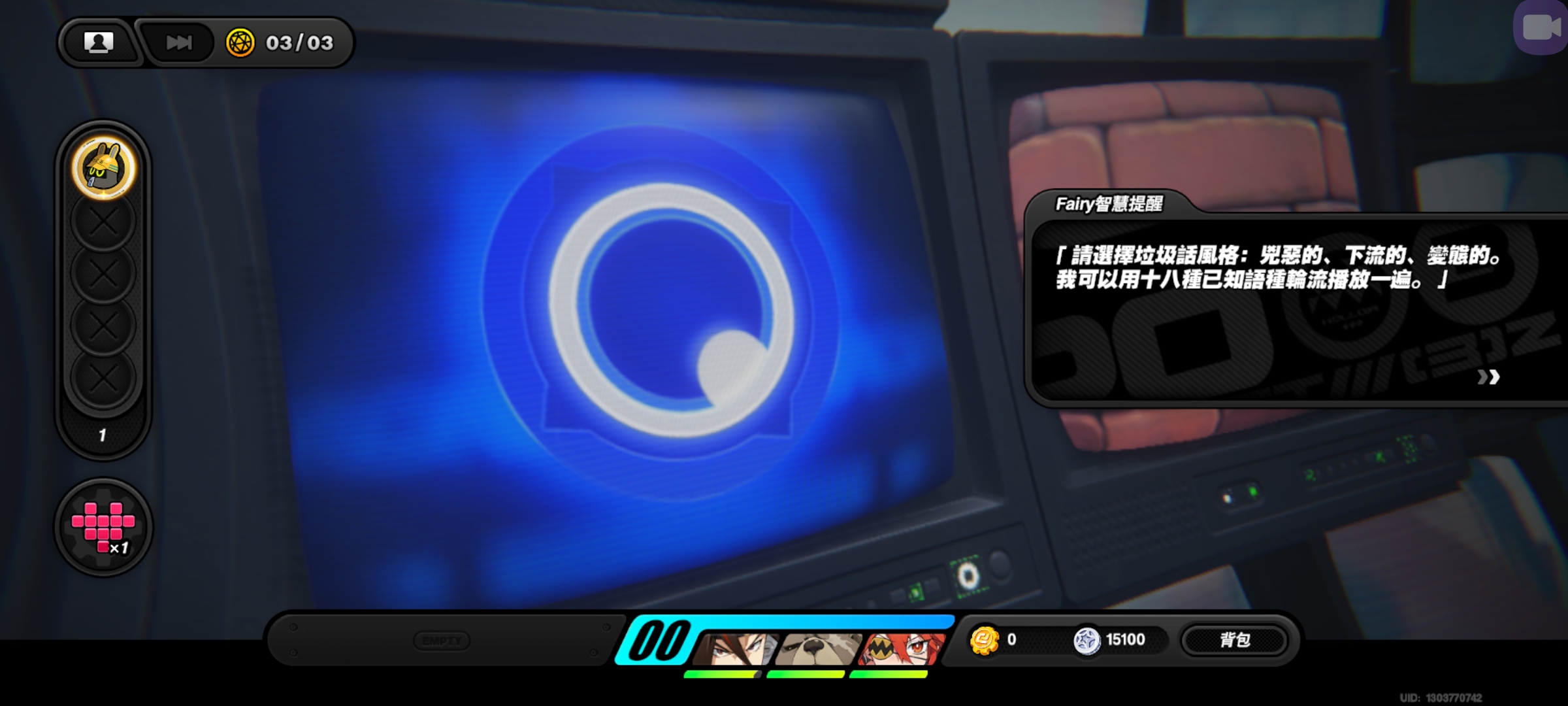Click the EMPTY equipment slot
The width and height of the screenshot is (1568, 706).
[x=443, y=641]
